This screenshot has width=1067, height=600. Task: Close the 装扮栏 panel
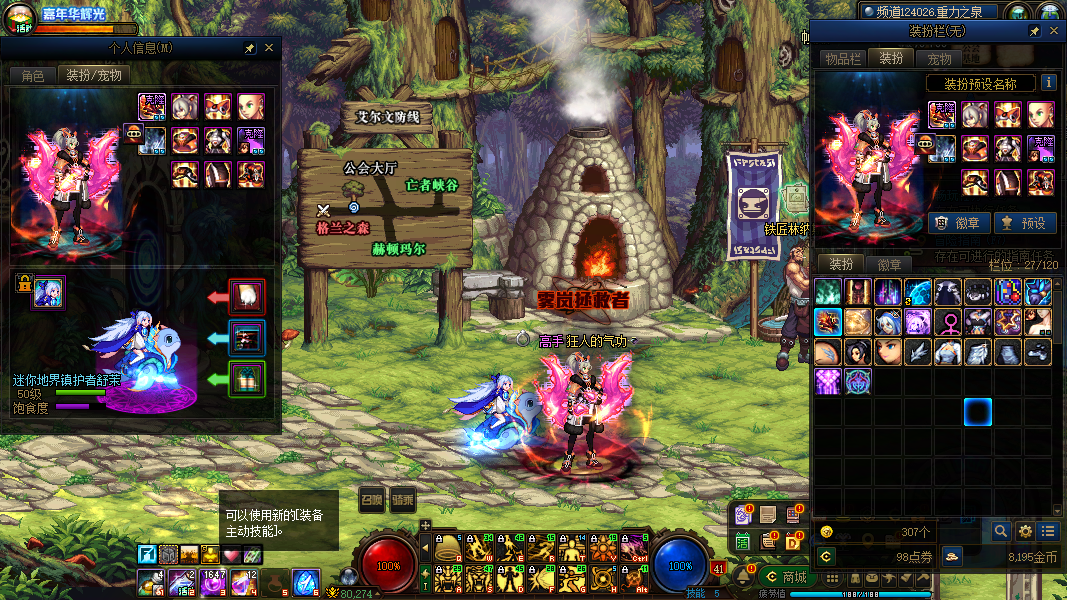(x=1054, y=32)
